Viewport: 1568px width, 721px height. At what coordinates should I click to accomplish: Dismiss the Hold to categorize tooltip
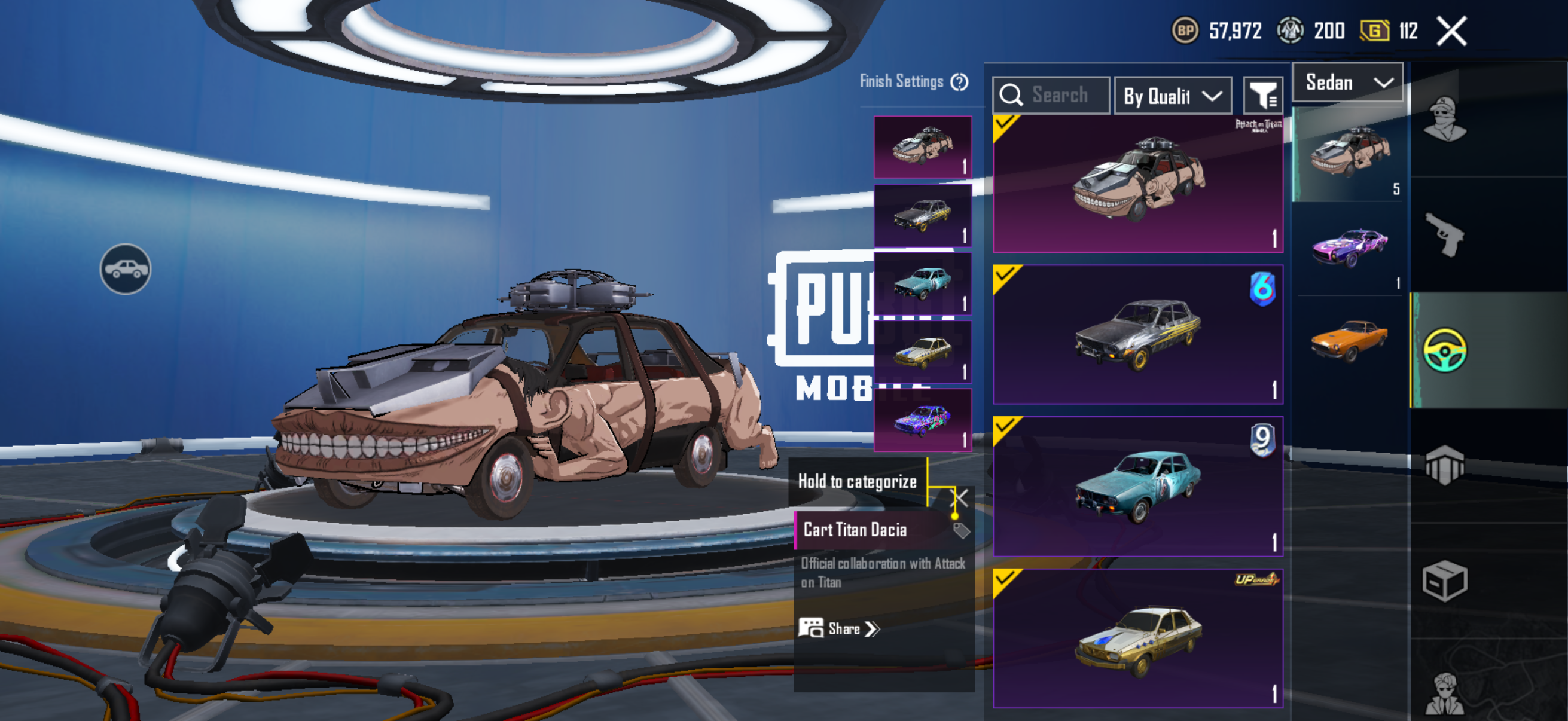click(x=960, y=499)
